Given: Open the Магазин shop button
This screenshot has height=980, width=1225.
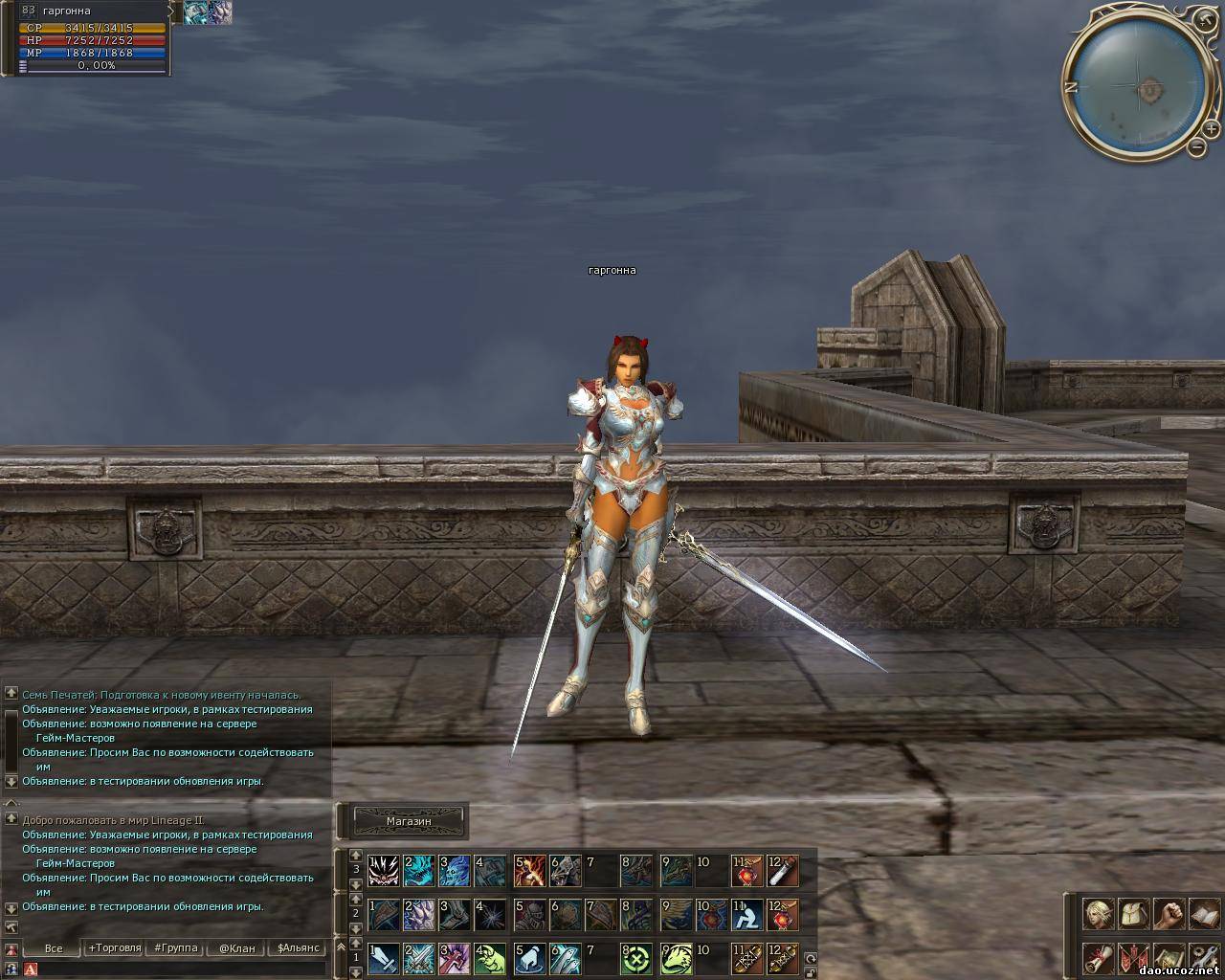Looking at the screenshot, I should click(x=409, y=821).
